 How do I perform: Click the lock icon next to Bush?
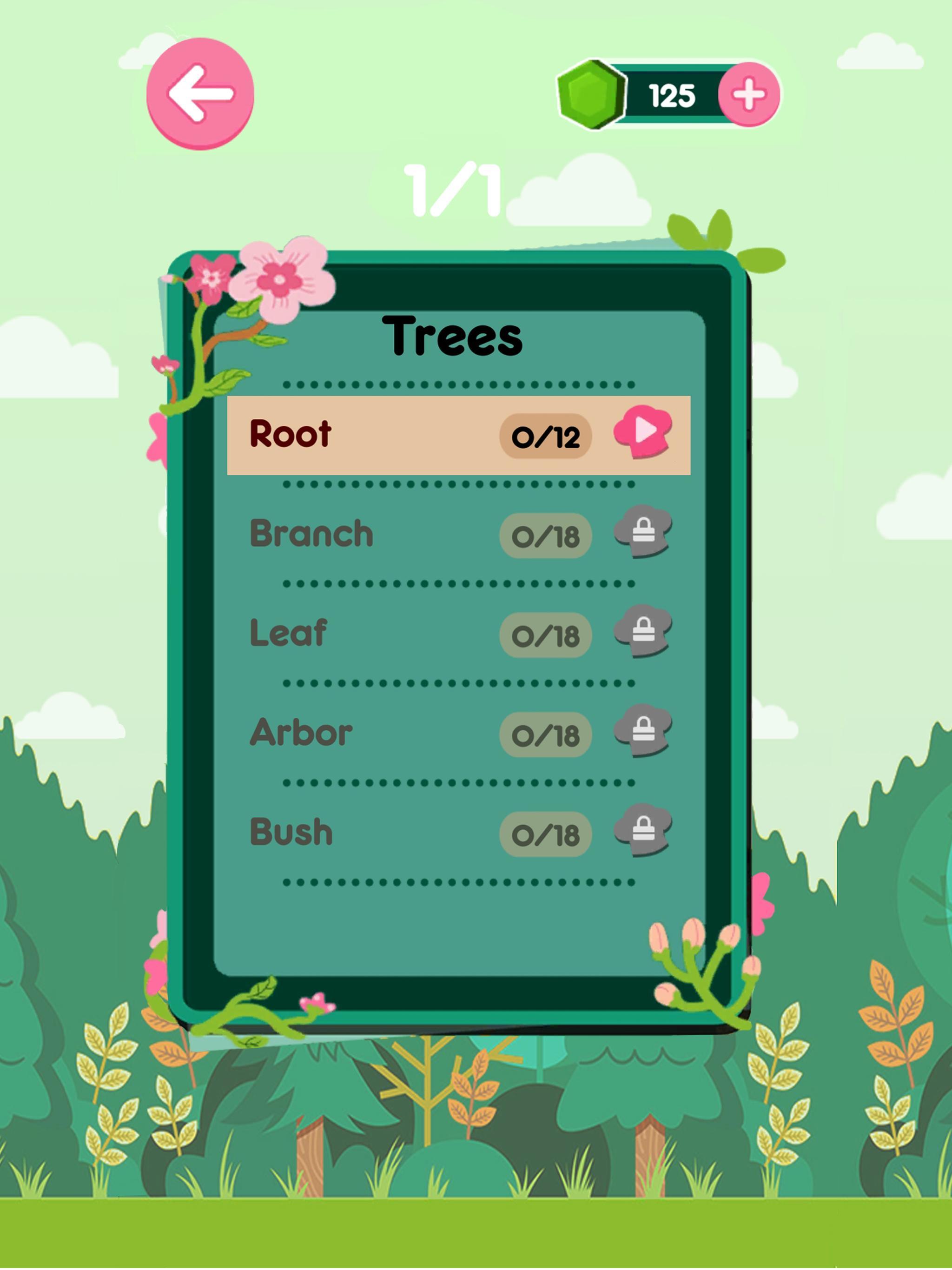643,831
